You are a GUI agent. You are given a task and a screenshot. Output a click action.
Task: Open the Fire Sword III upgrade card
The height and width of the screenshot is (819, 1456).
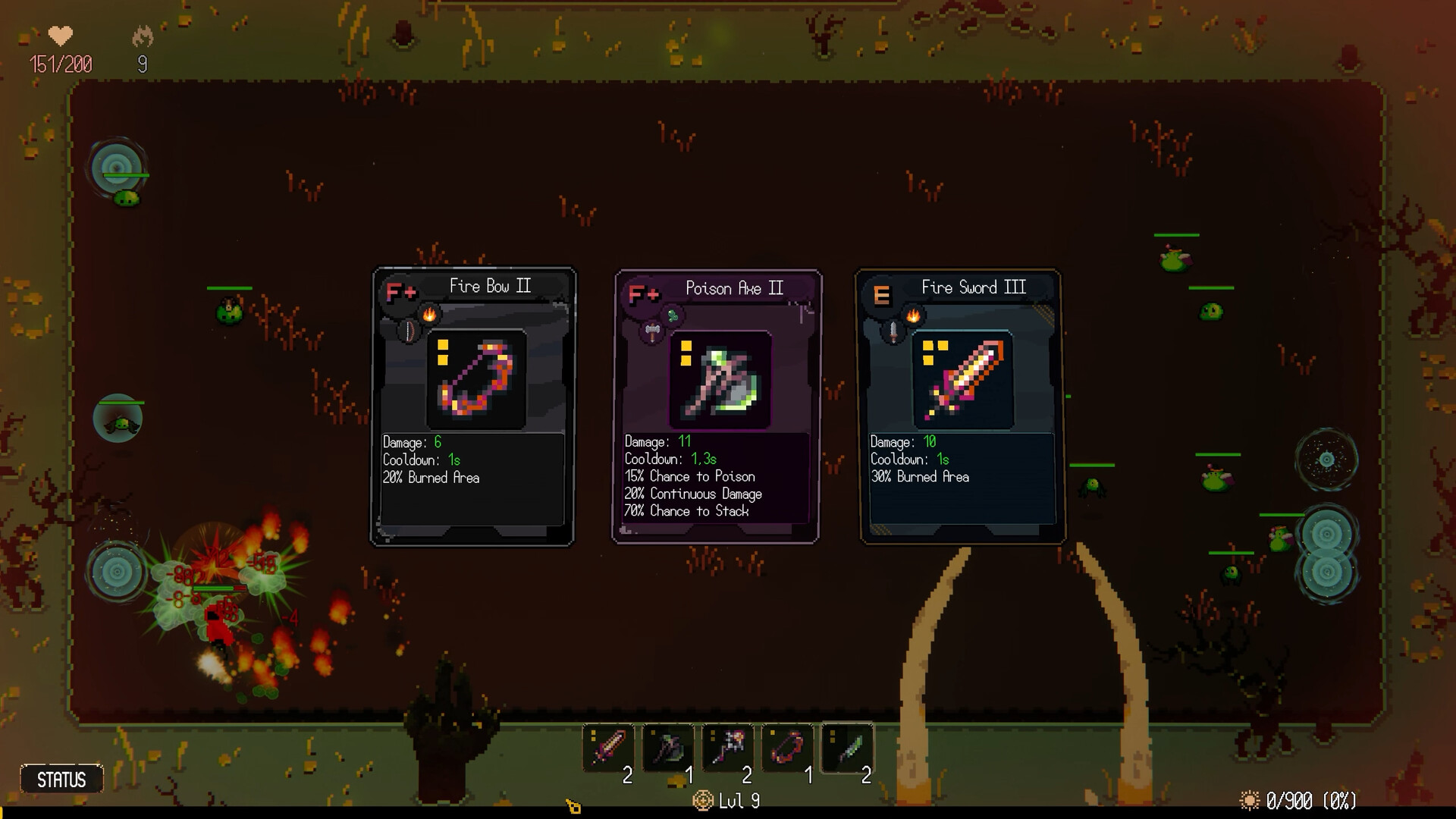[x=962, y=406]
